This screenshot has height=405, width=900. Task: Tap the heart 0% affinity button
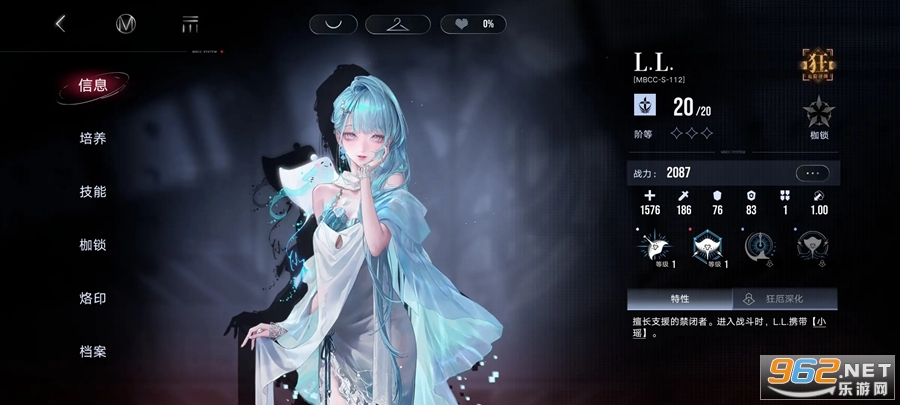pyautogui.click(x=473, y=24)
